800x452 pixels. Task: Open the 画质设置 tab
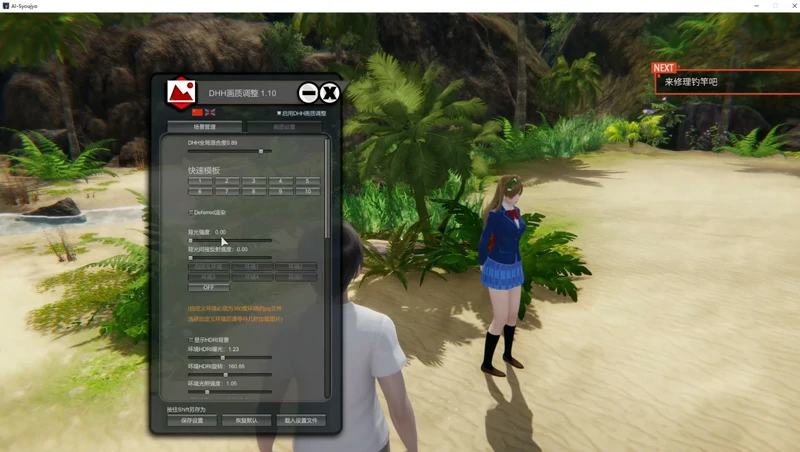[x=284, y=127]
